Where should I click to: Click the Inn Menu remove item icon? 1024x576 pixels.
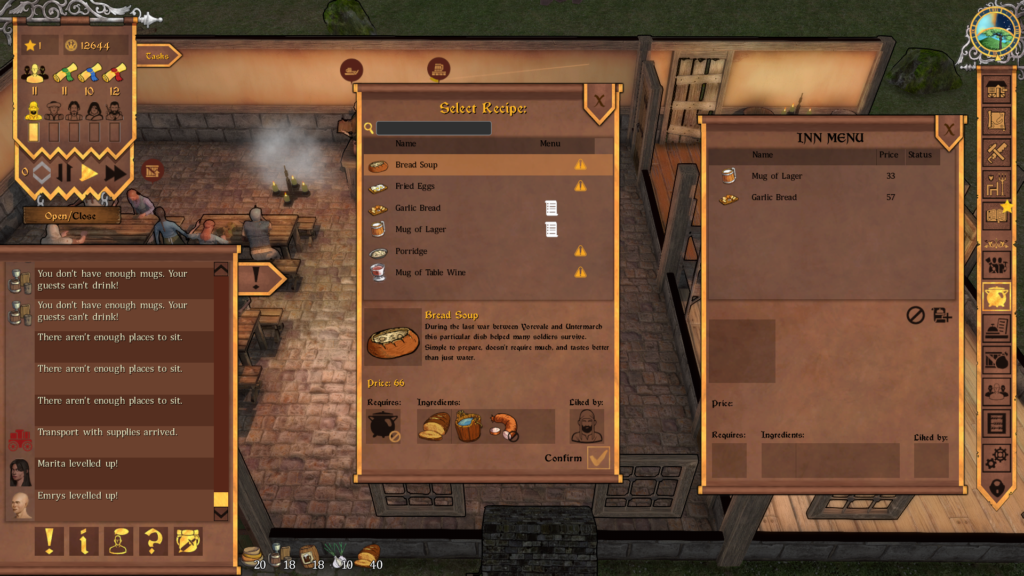point(915,315)
